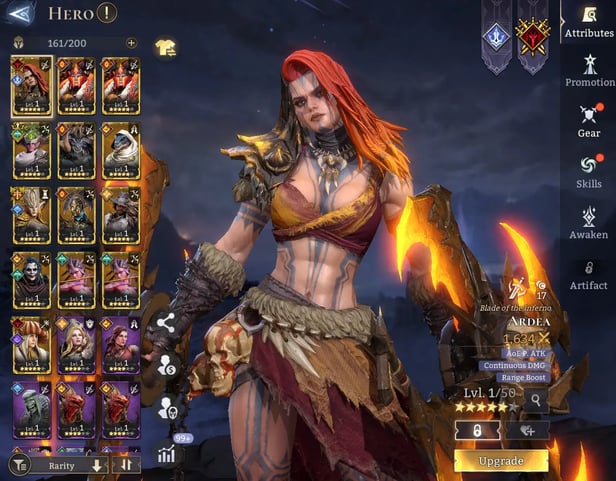Viewport: 616px width, 481px height.
Task: Open the bar chart stats icon
Action: (166, 454)
